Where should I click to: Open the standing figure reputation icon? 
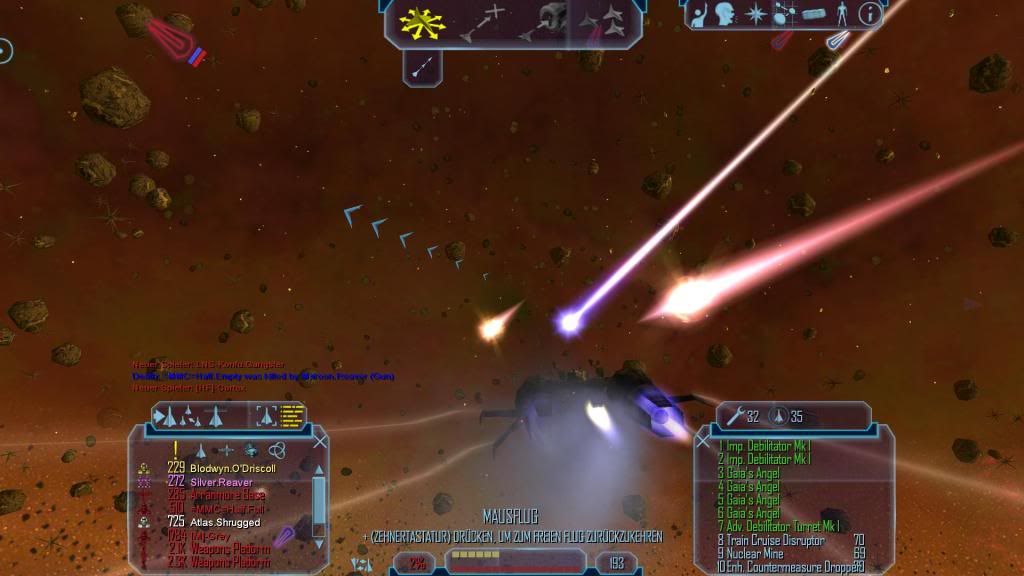coord(842,15)
